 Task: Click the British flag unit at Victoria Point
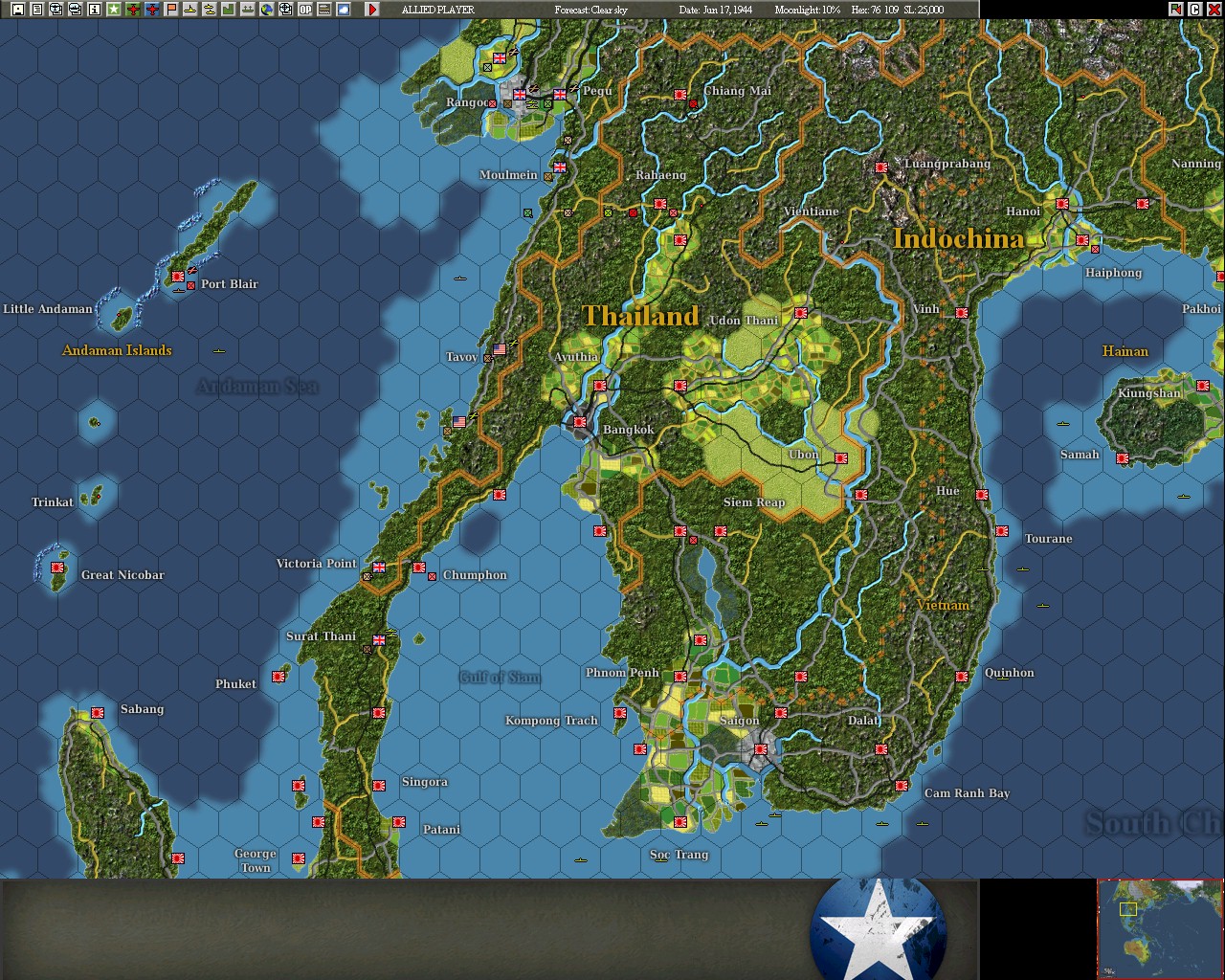coord(377,567)
